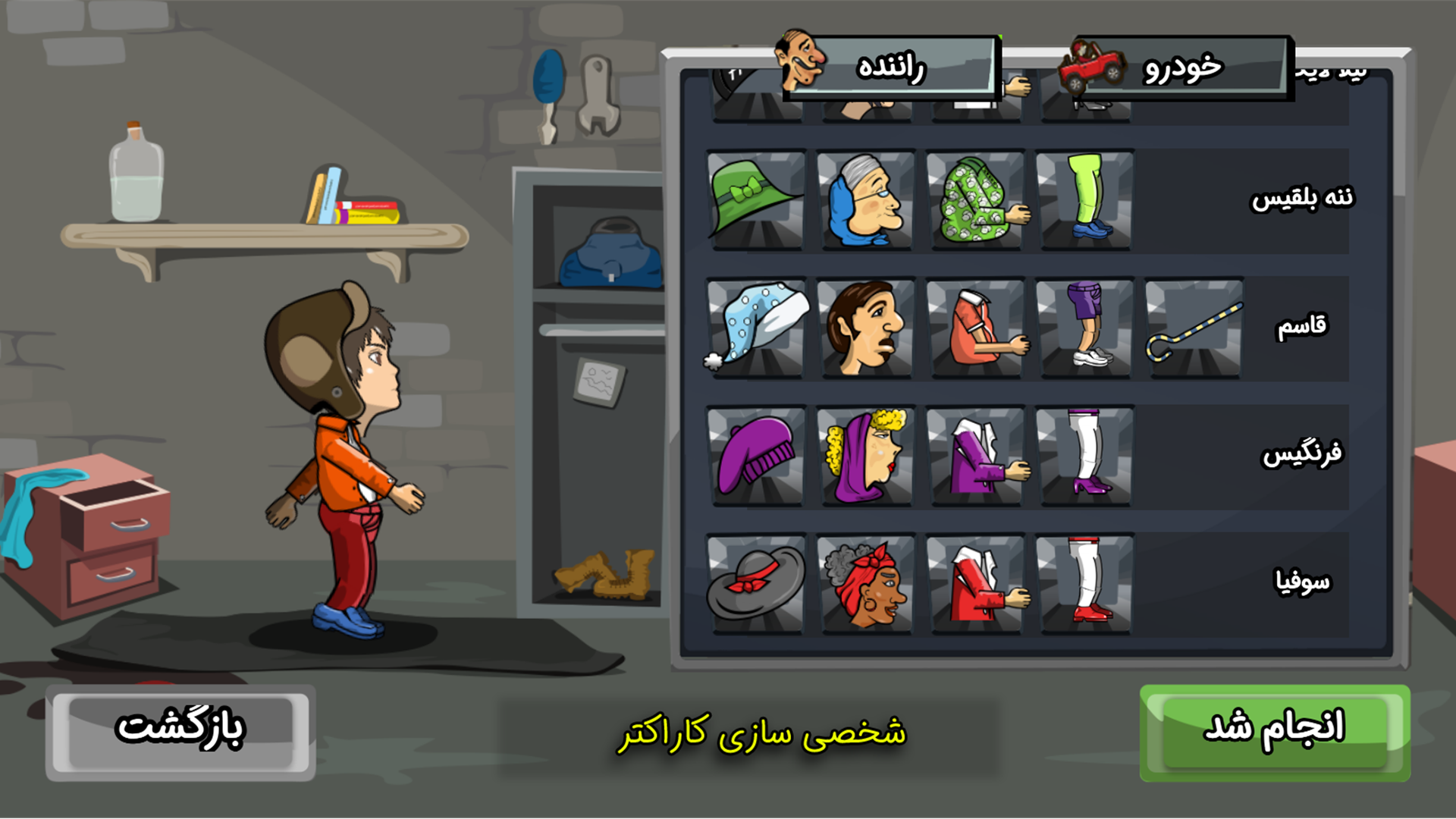
Task: Select Sofia's white hat with red bow
Action: 755,584
